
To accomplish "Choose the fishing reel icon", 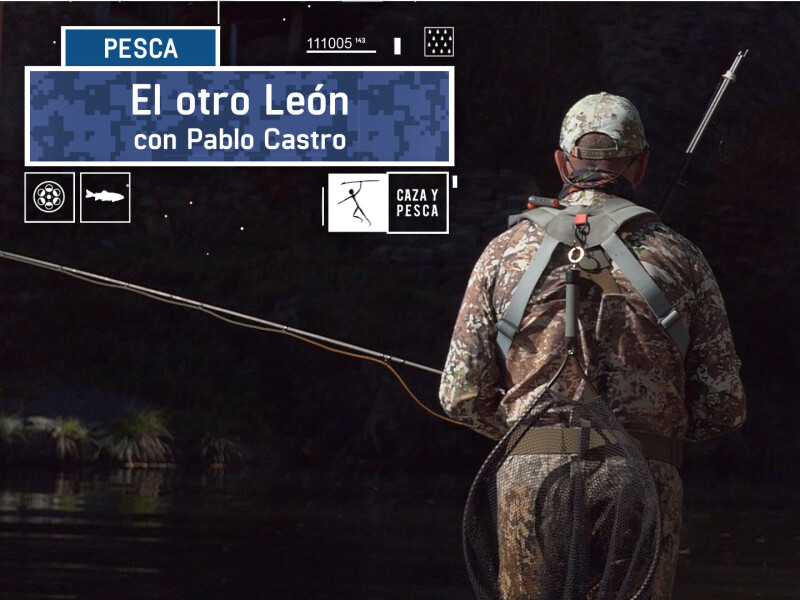I will click(49, 197).
